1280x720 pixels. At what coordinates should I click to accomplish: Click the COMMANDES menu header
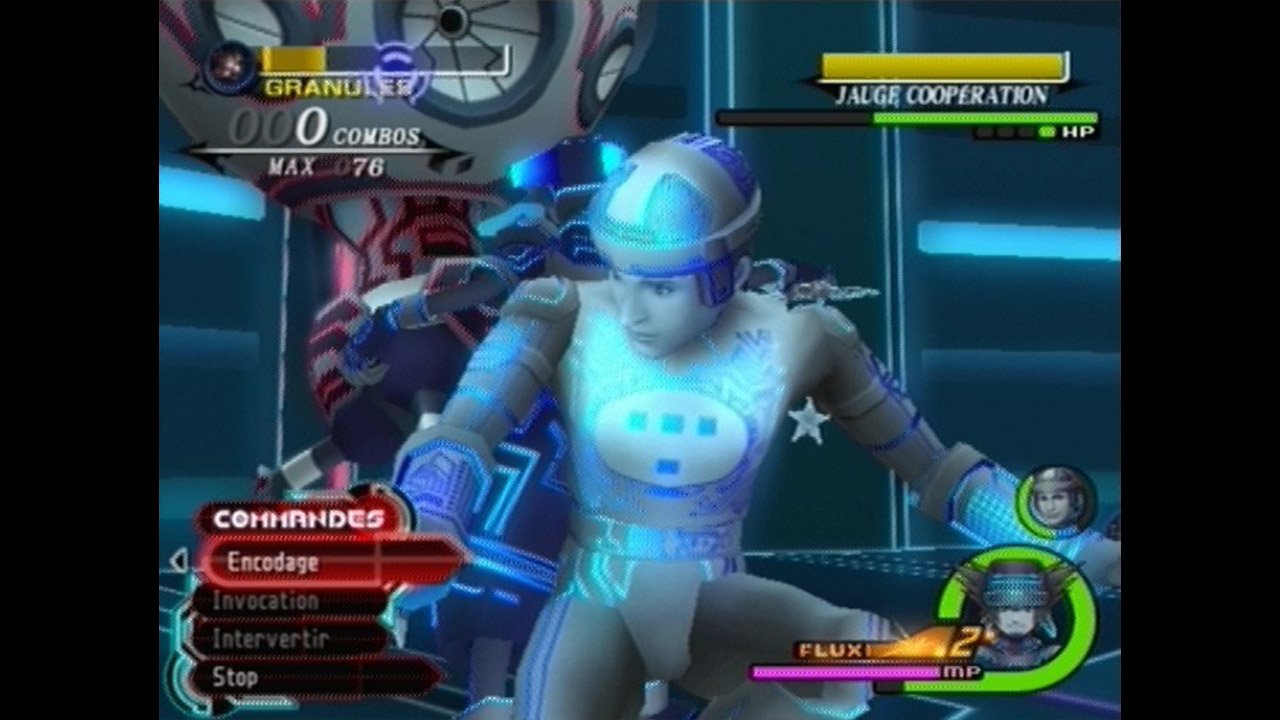pos(298,519)
